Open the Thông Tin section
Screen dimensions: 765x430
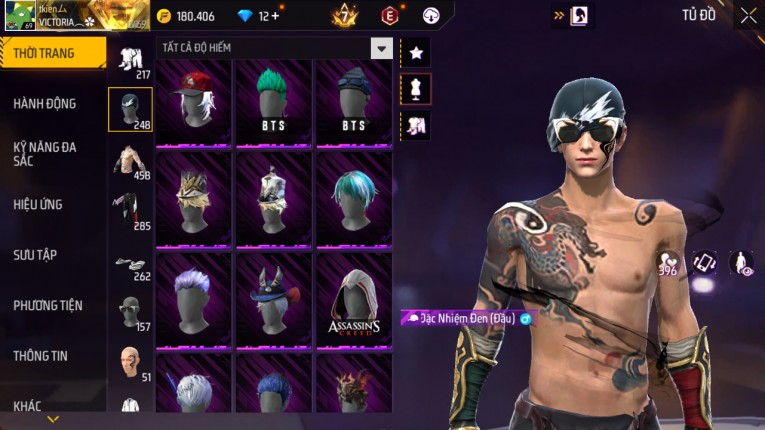pos(42,355)
